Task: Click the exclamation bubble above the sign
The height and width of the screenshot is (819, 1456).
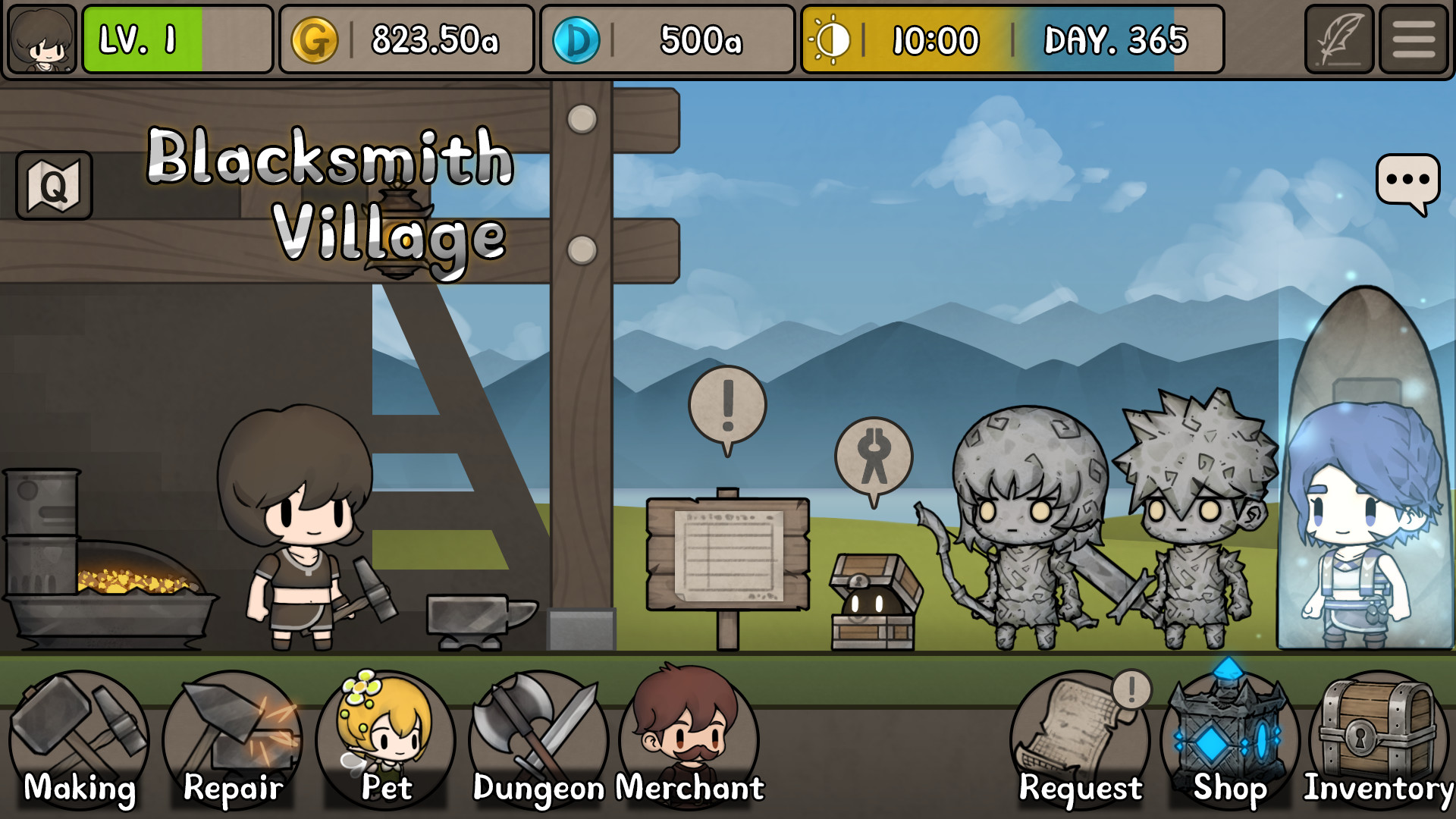Action: click(728, 402)
